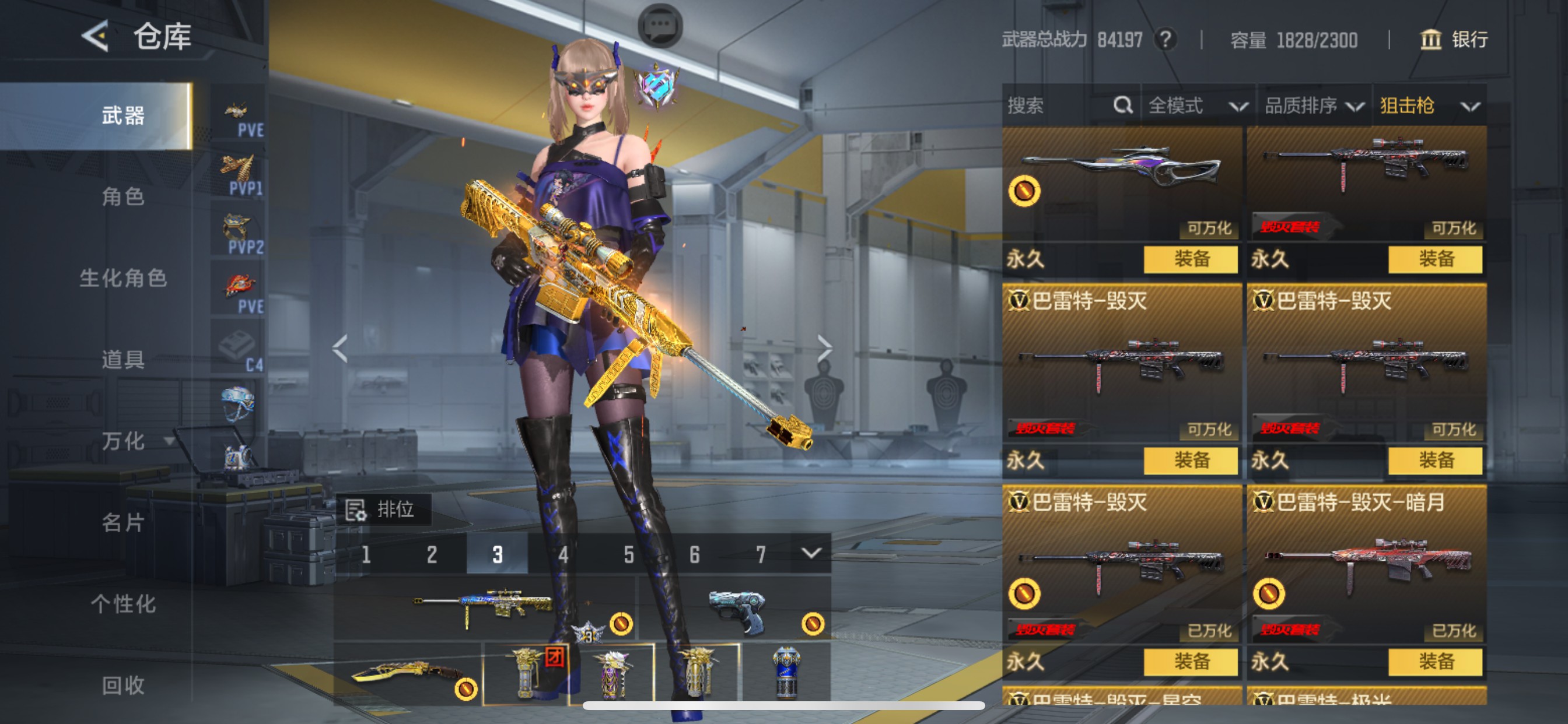The height and width of the screenshot is (724, 1568).
Task: Show the weapon power help question mark
Action: (x=1165, y=40)
